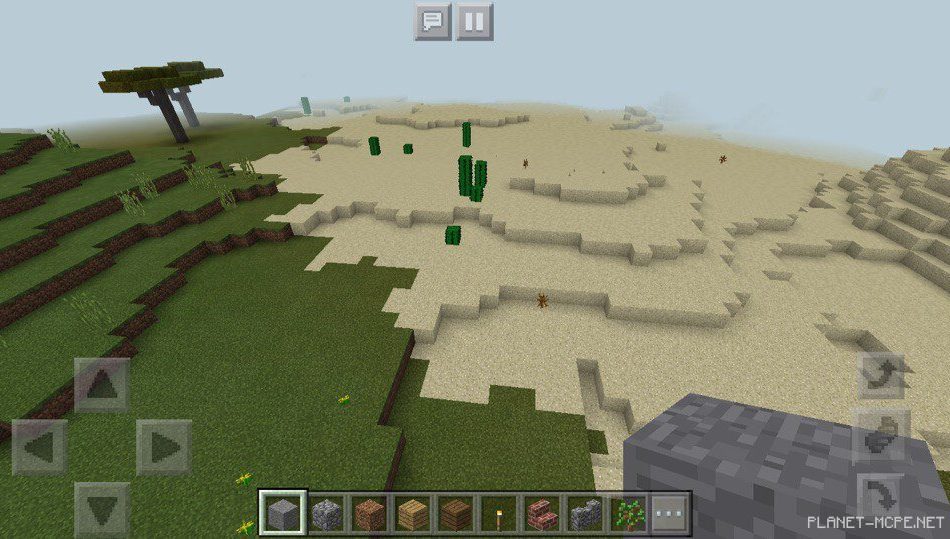Tap the move left arrow
This screenshot has height=539, width=950.
[x=40, y=447]
